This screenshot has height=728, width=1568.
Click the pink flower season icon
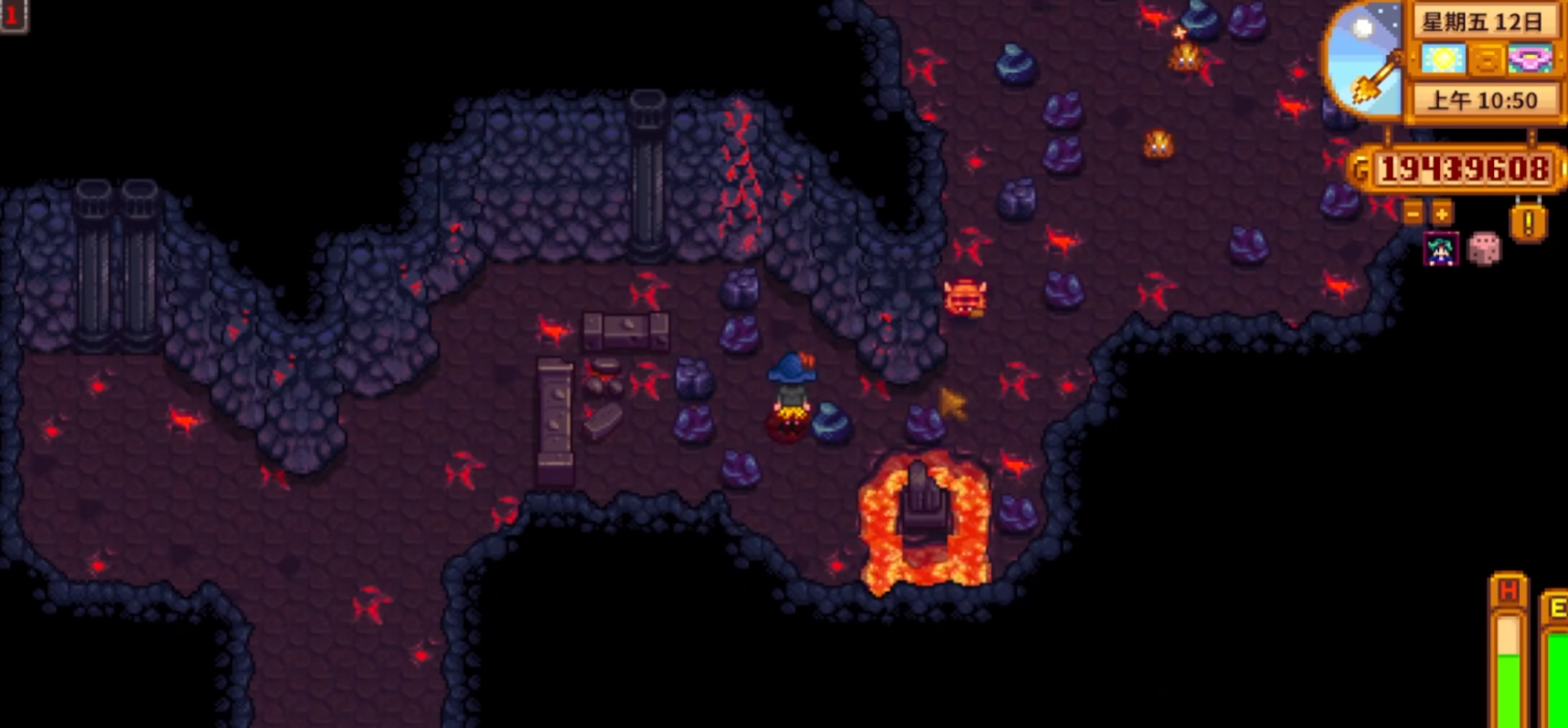1530,59
